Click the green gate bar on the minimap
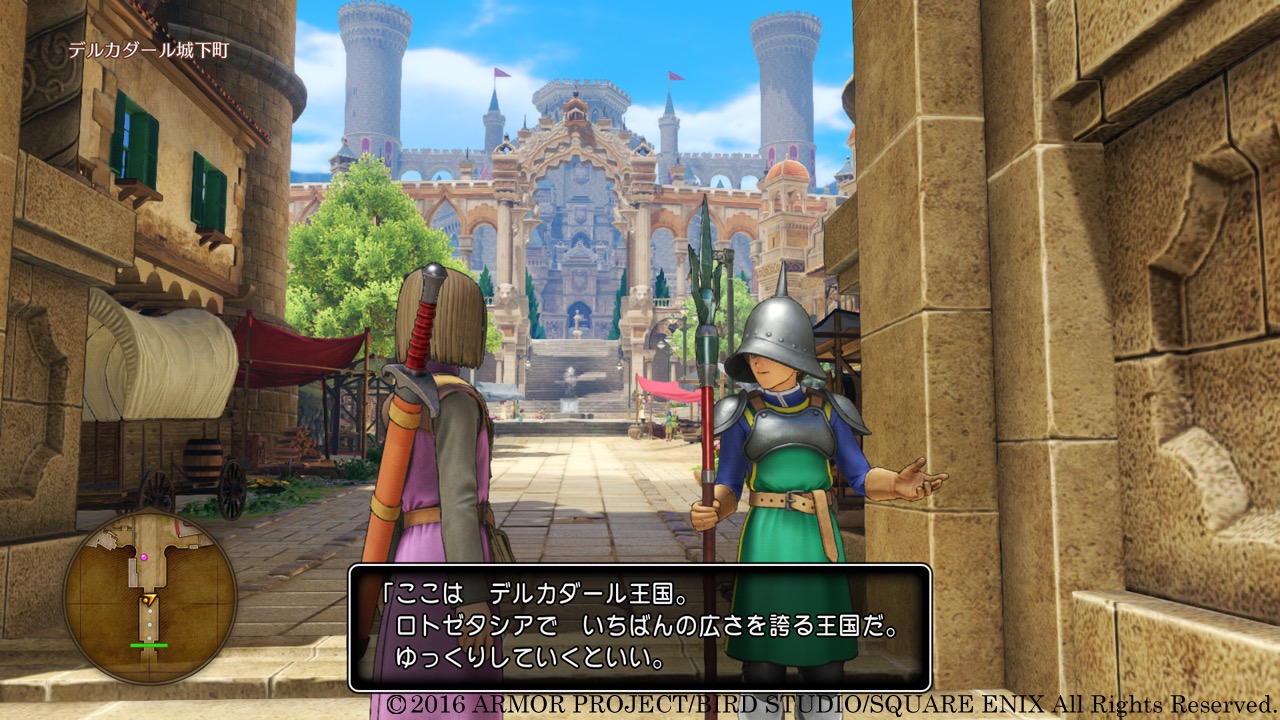The image size is (1280, 720). point(149,645)
